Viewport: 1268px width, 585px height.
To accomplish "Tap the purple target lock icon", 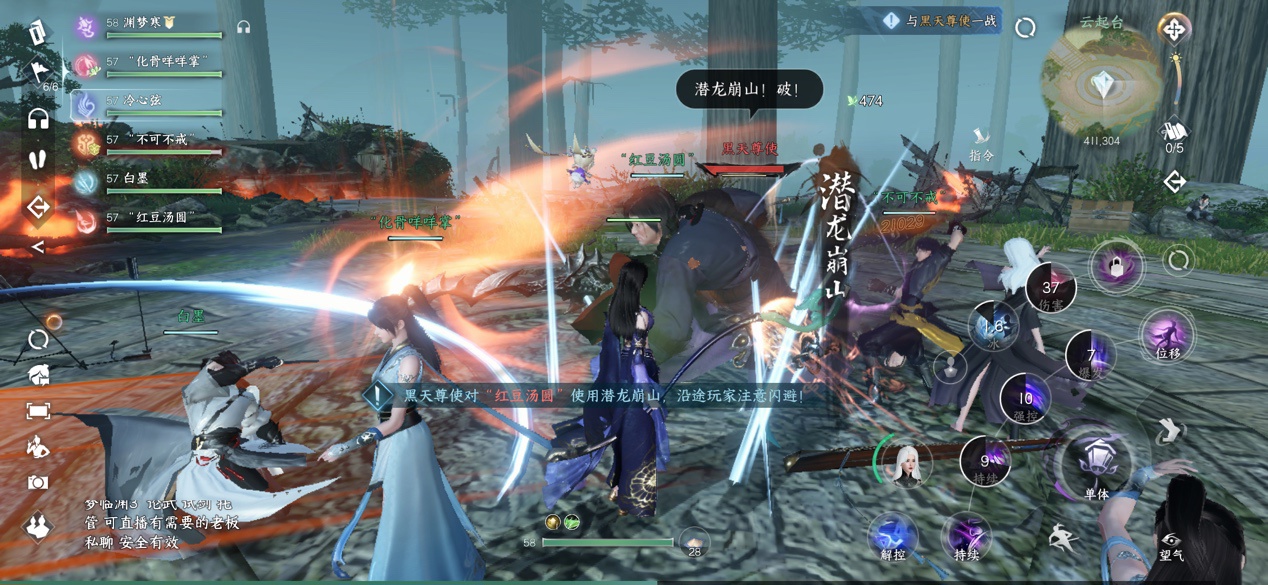I will point(1115,266).
